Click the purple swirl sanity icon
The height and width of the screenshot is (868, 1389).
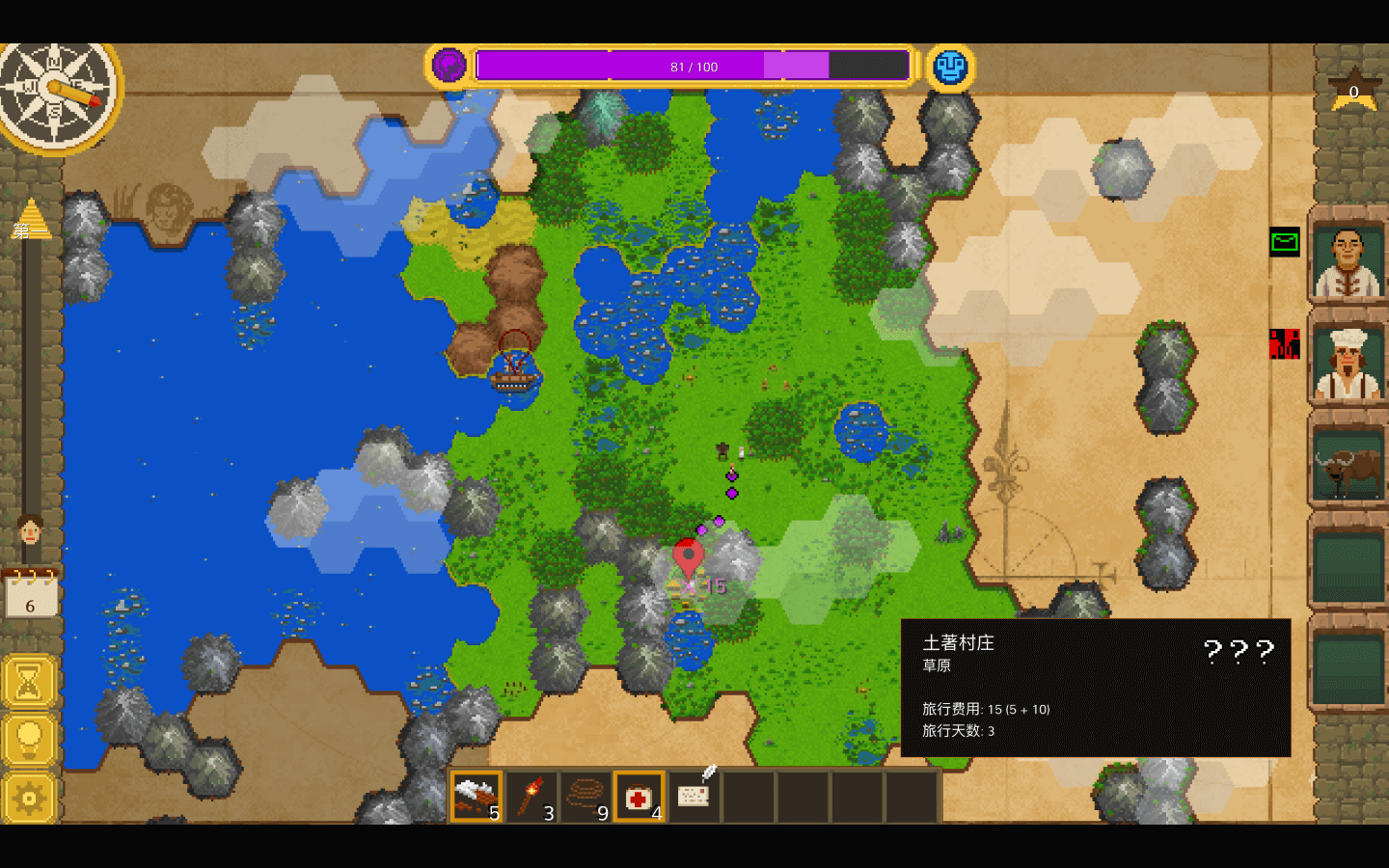tap(449, 67)
